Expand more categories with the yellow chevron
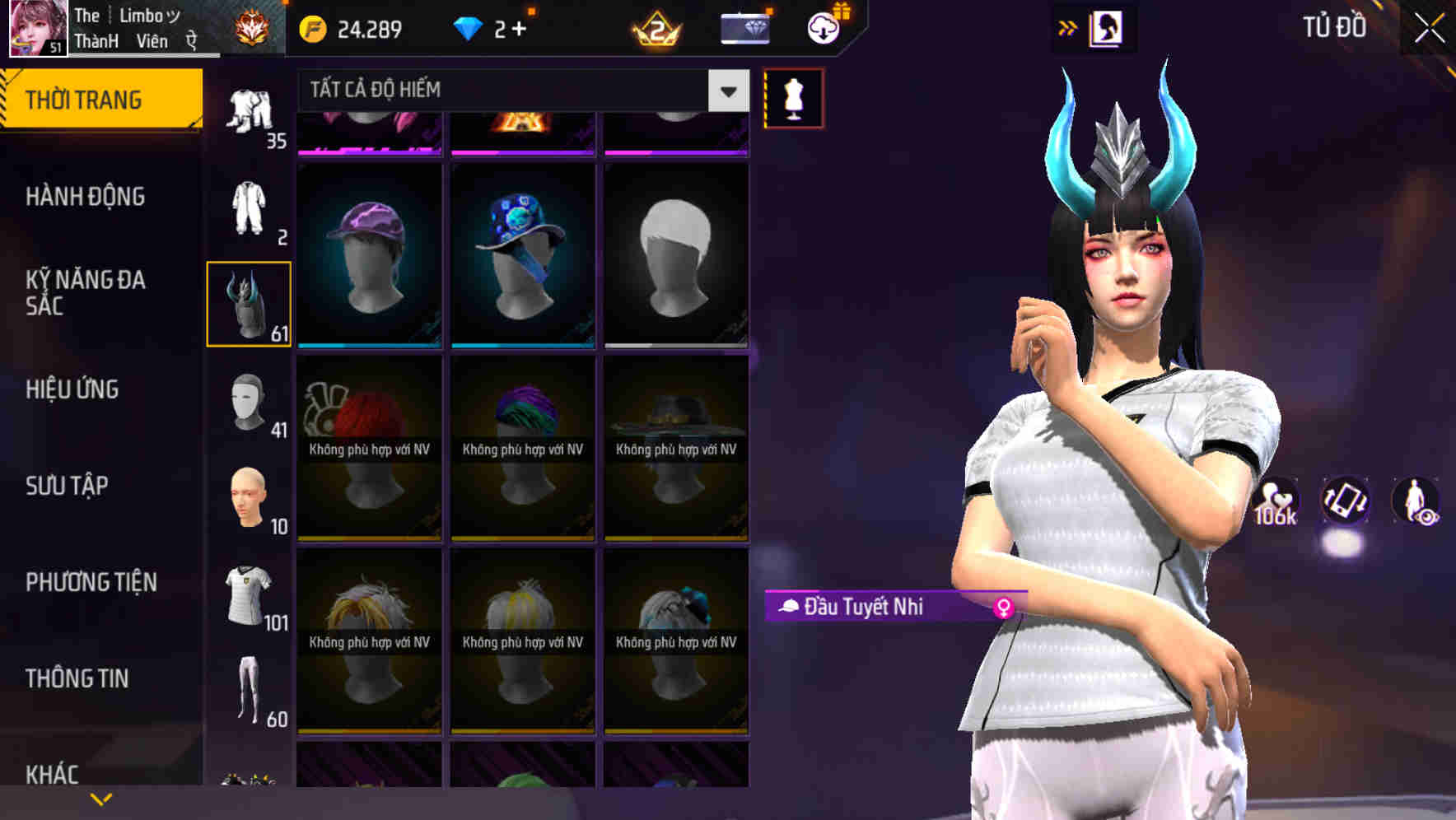Image resolution: width=1456 pixels, height=820 pixels. pyautogui.click(x=100, y=798)
